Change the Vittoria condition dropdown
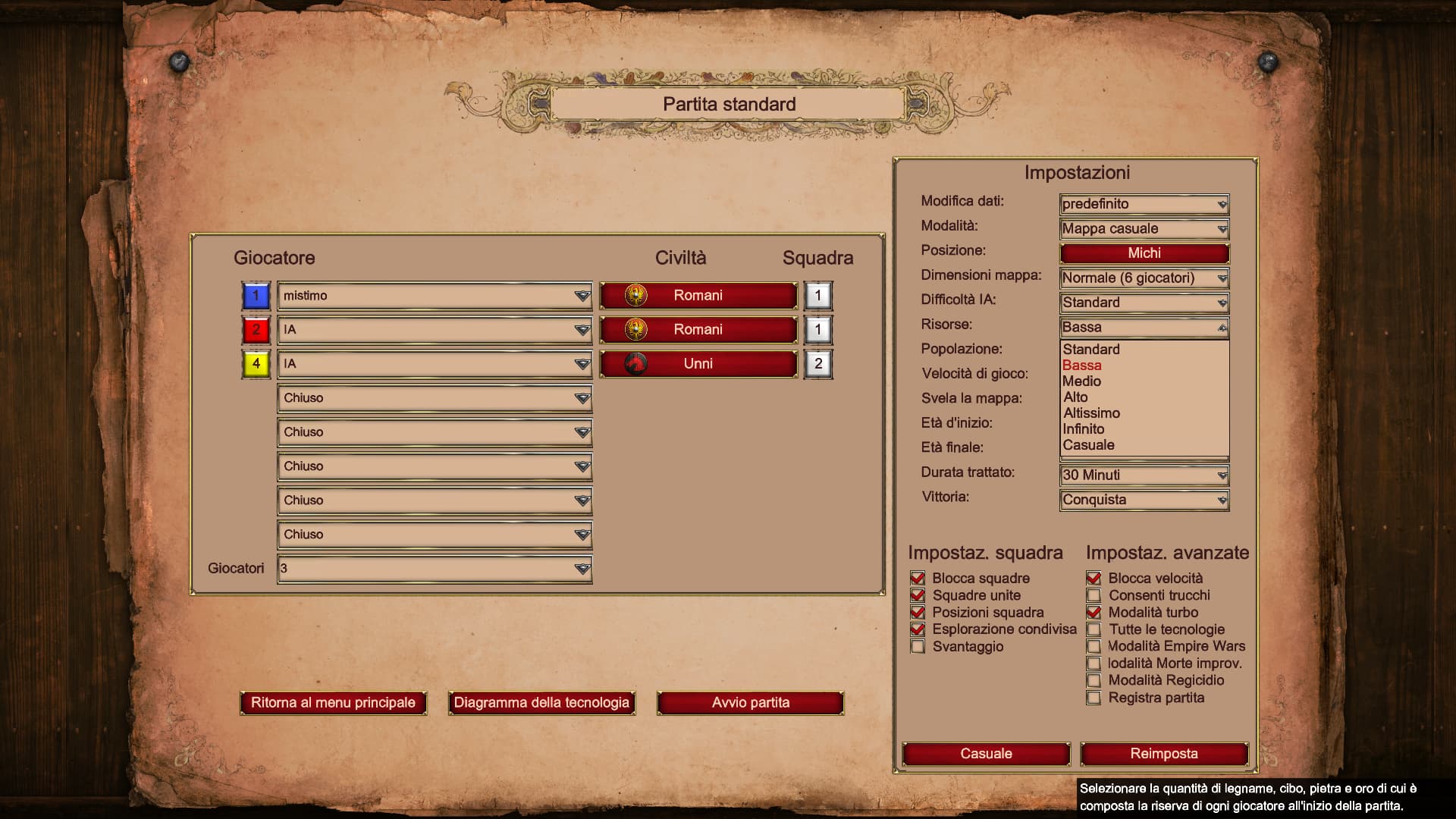Image resolution: width=1456 pixels, height=819 pixels. (1144, 500)
